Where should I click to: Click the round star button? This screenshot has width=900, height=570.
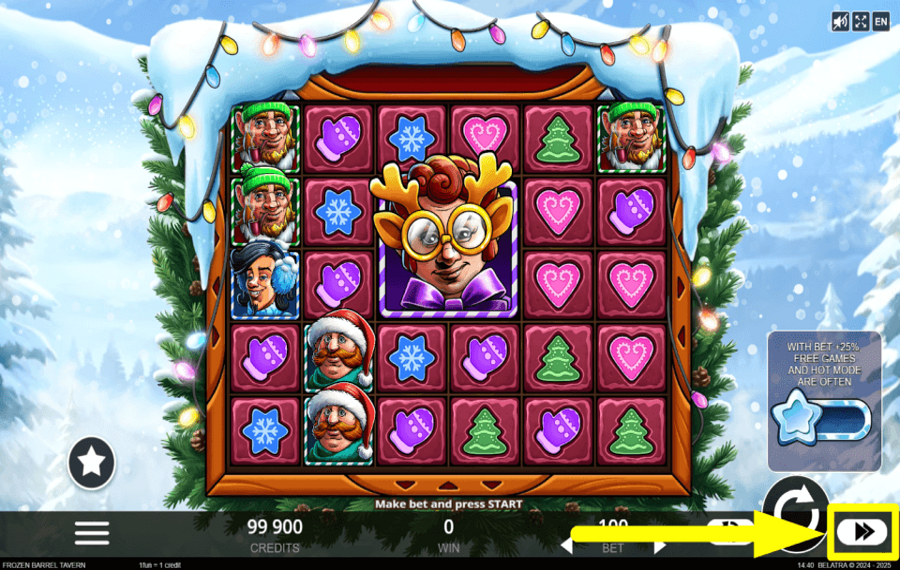[x=91, y=463]
